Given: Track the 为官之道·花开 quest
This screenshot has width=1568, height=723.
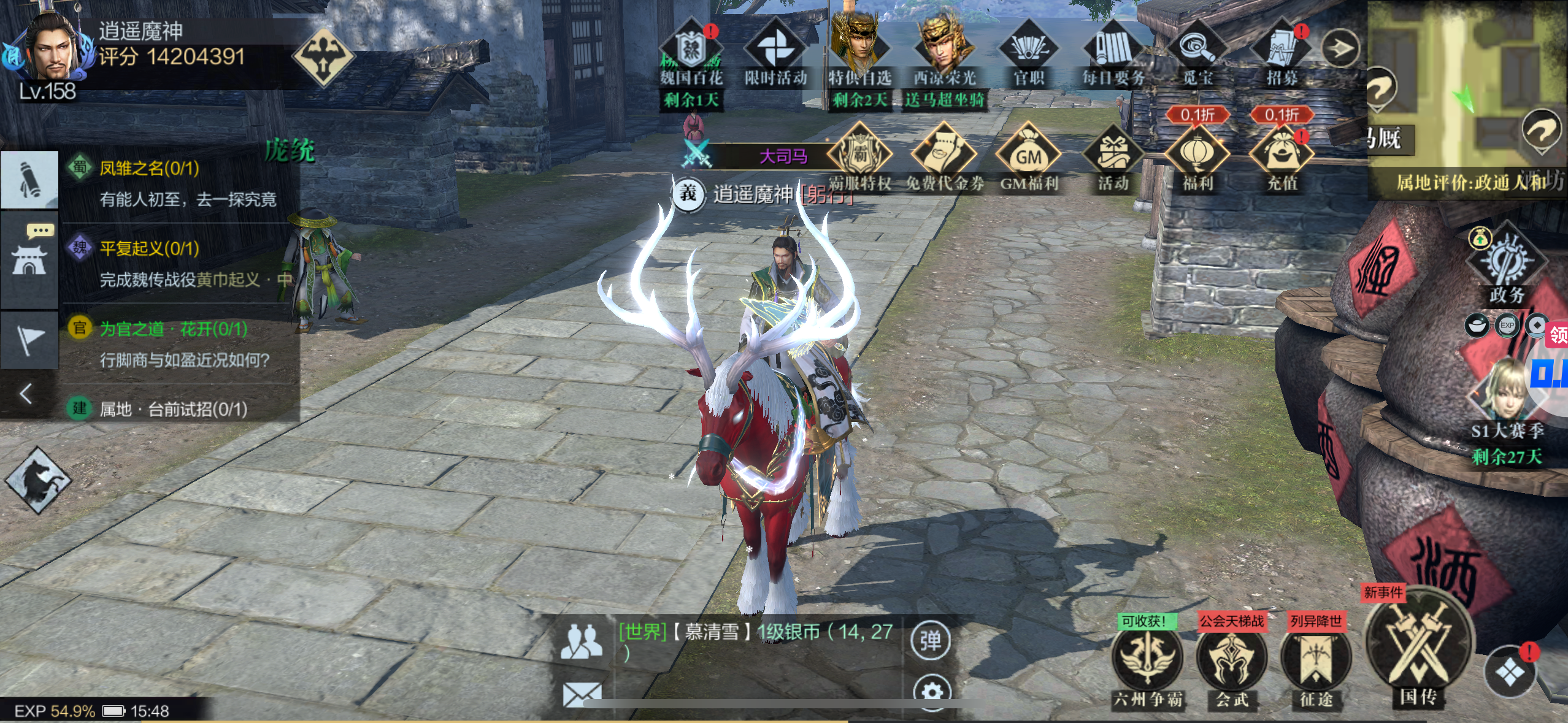Looking at the screenshot, I should (178, 343).
